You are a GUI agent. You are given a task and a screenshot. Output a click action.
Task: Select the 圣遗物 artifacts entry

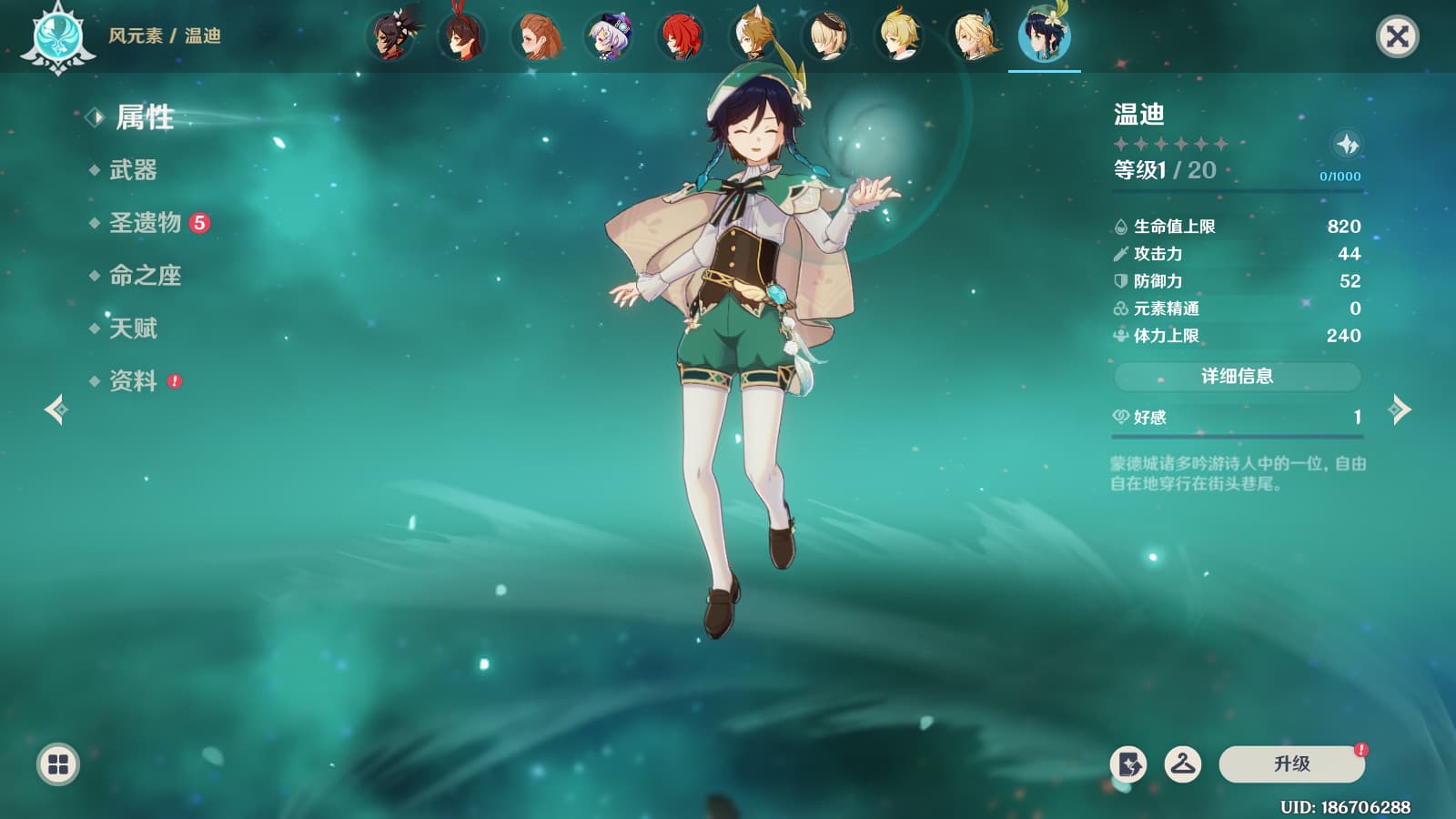point(146,223)
